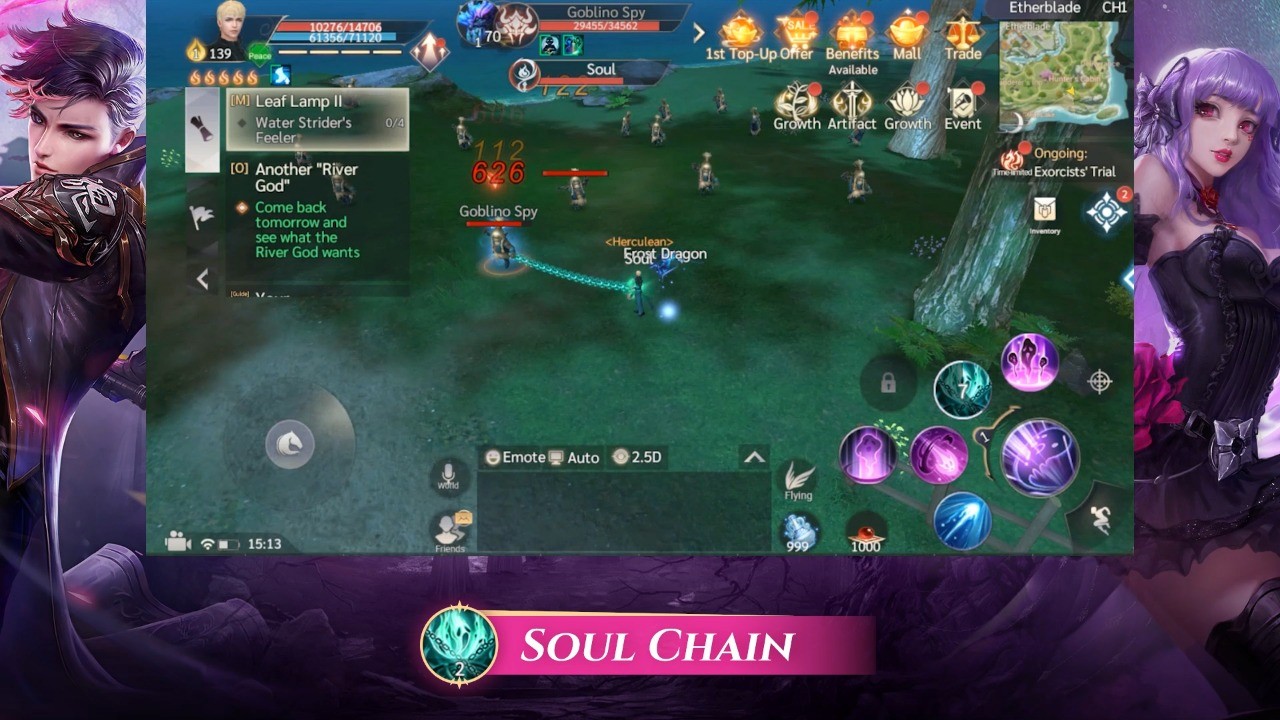1280x720 pixels.
Task: Expand the Goblino Spy target details arrow
Action: point(698,32)
